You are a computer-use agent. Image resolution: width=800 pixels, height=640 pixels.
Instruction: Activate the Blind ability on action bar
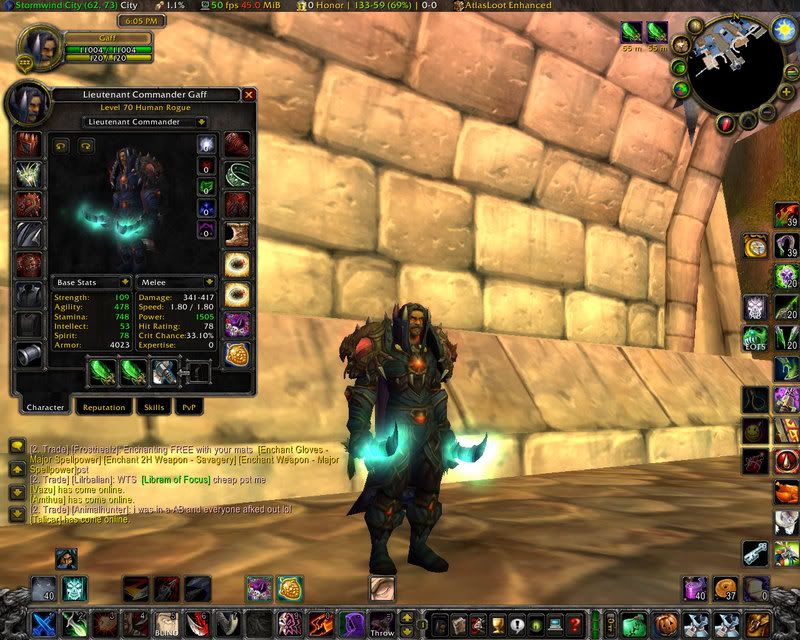click(x=166, y=624)
